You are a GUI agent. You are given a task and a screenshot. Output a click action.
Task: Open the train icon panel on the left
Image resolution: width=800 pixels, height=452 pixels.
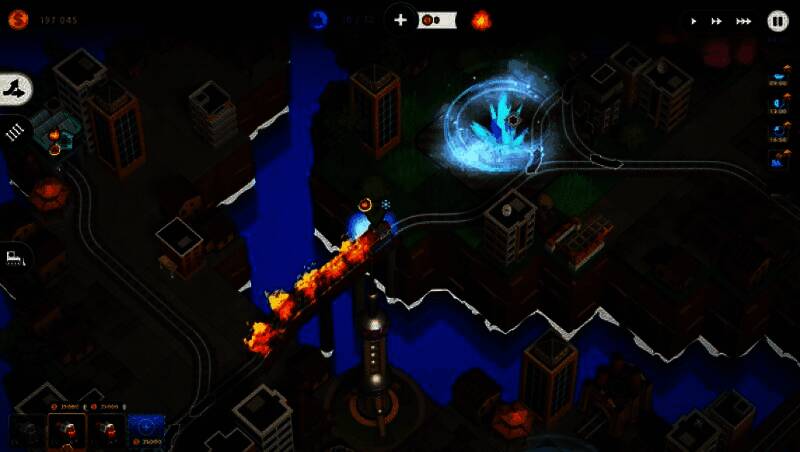[x=15, y=258]
